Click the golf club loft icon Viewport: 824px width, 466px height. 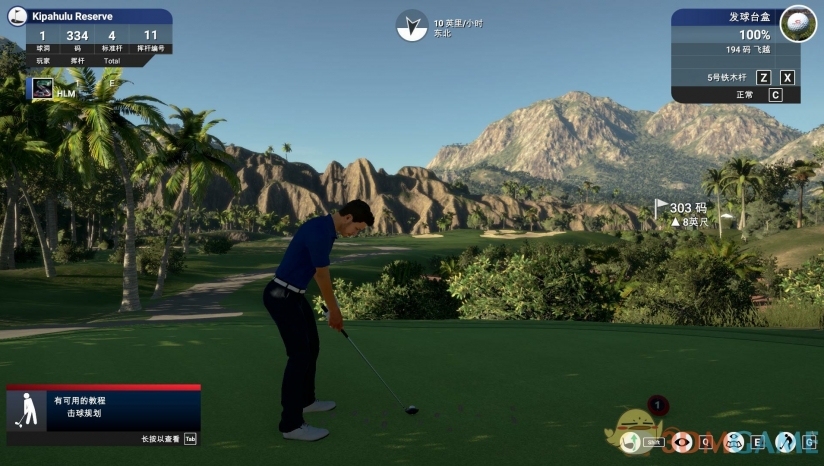point(630,441)
